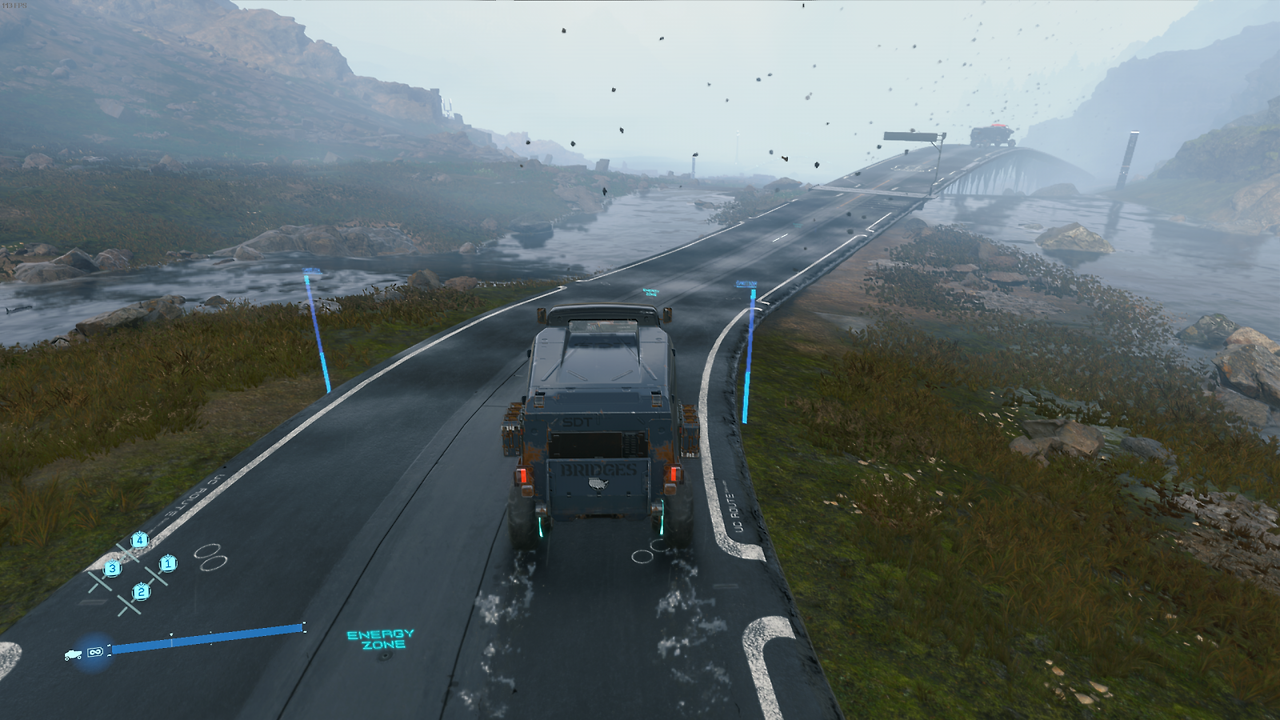The height and width of the screenshot is (720, 1280).
Task: Open the cuff link handcuffs icon
Action: coord(210,557)
